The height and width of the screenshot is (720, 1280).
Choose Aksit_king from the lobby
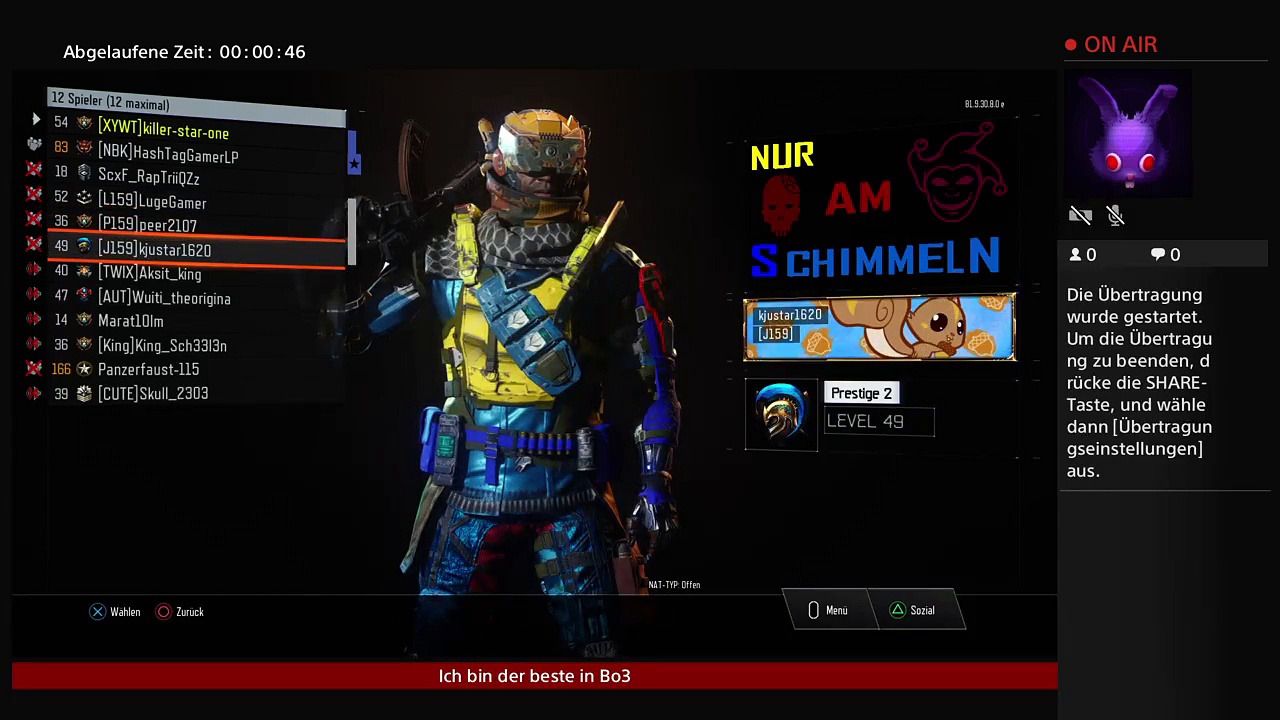149,273
